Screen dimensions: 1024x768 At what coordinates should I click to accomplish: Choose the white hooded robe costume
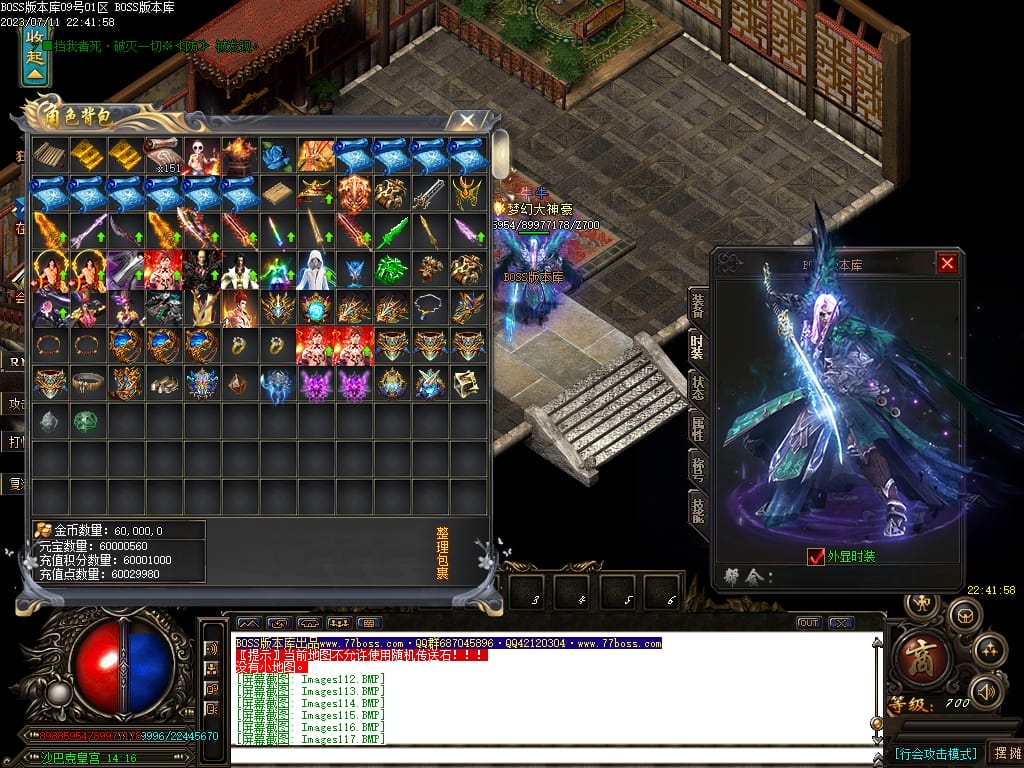pyautogui.click(x=315, y=269)
